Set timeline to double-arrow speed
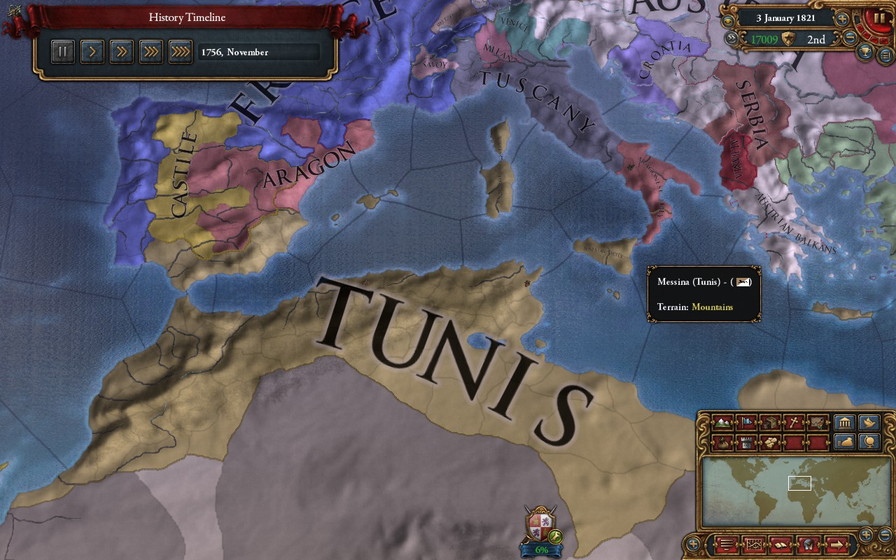 point(121,51)
